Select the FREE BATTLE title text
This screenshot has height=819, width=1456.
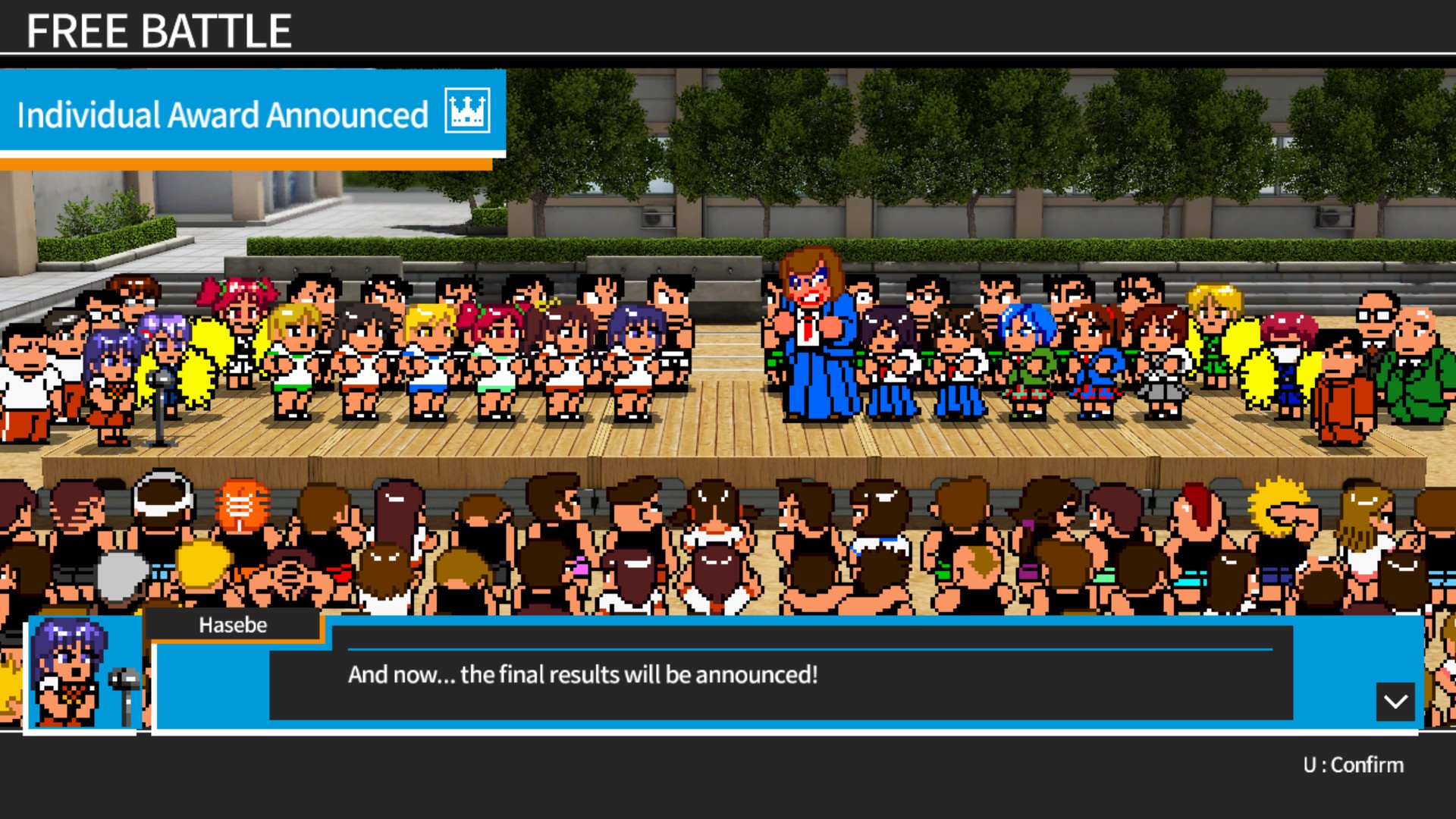[x=159, y=31]
